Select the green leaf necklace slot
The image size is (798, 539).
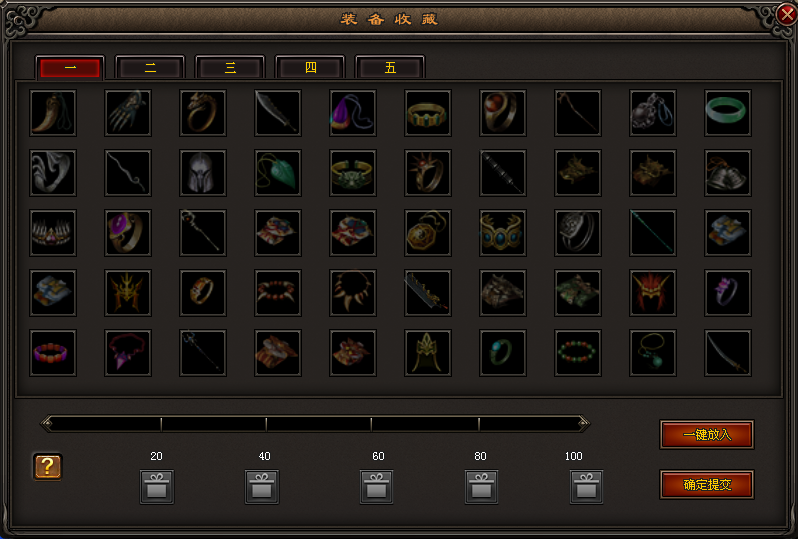[278, 173]
